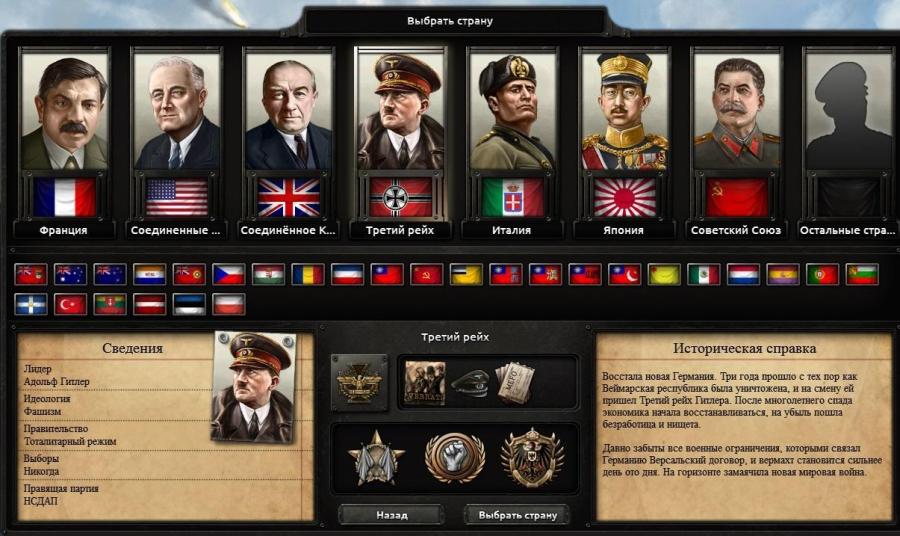Choose the Romania flag
This screenshot has width=900, height=536.
[307, 274]
